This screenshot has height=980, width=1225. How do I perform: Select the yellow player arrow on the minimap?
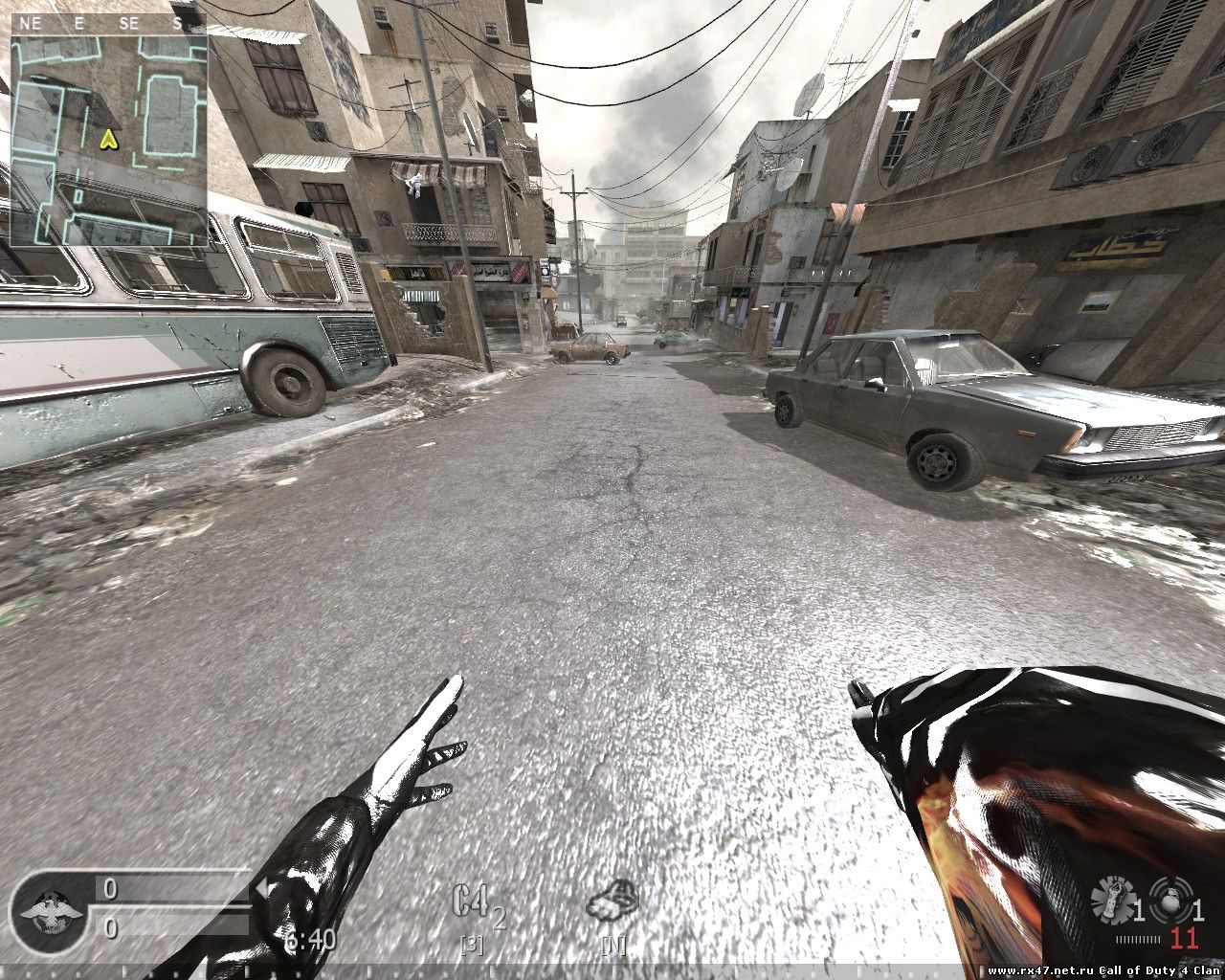pos(109,140)
